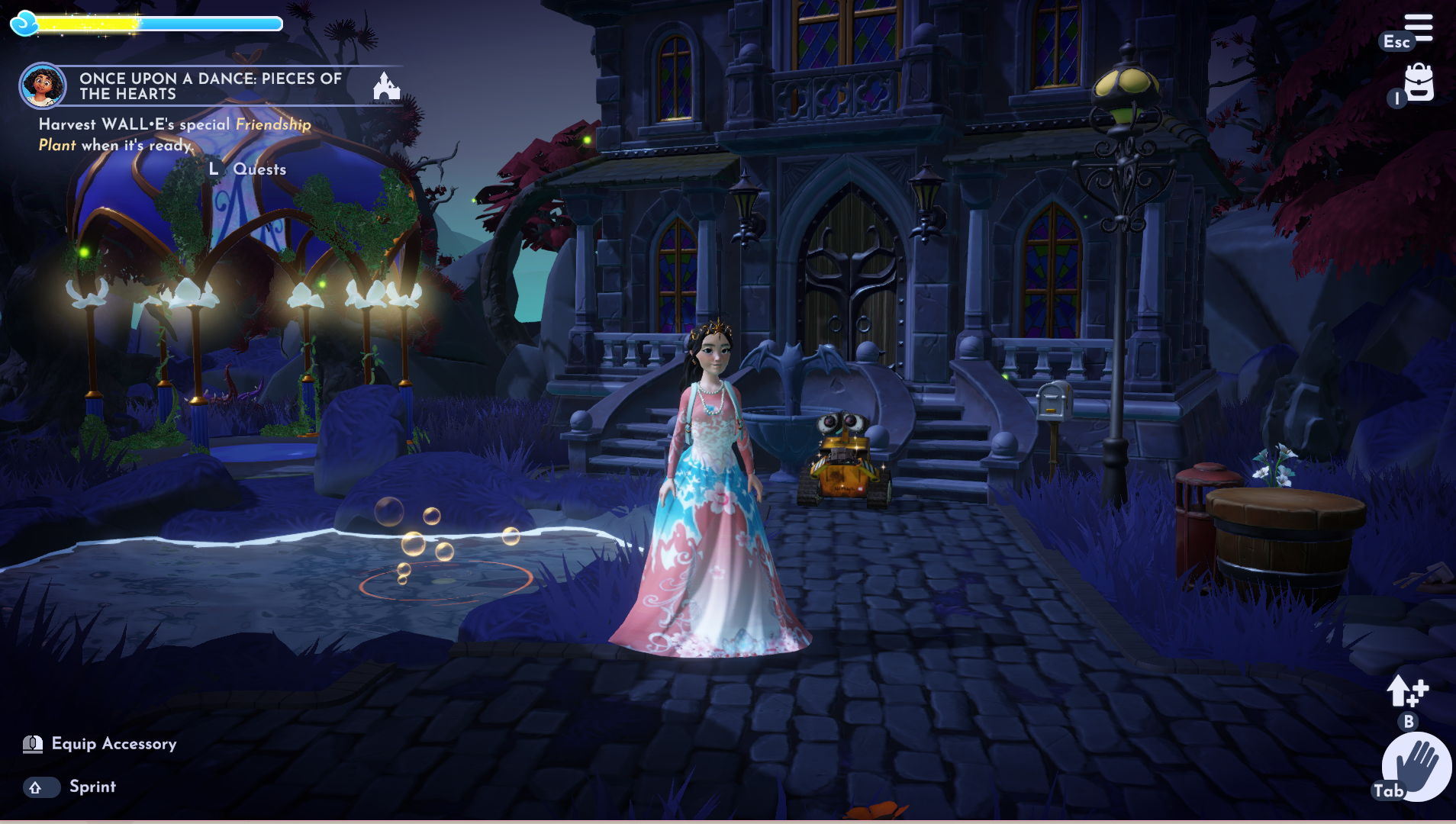
Task: Open the hand tool wheel
Action: point(1417,765)
